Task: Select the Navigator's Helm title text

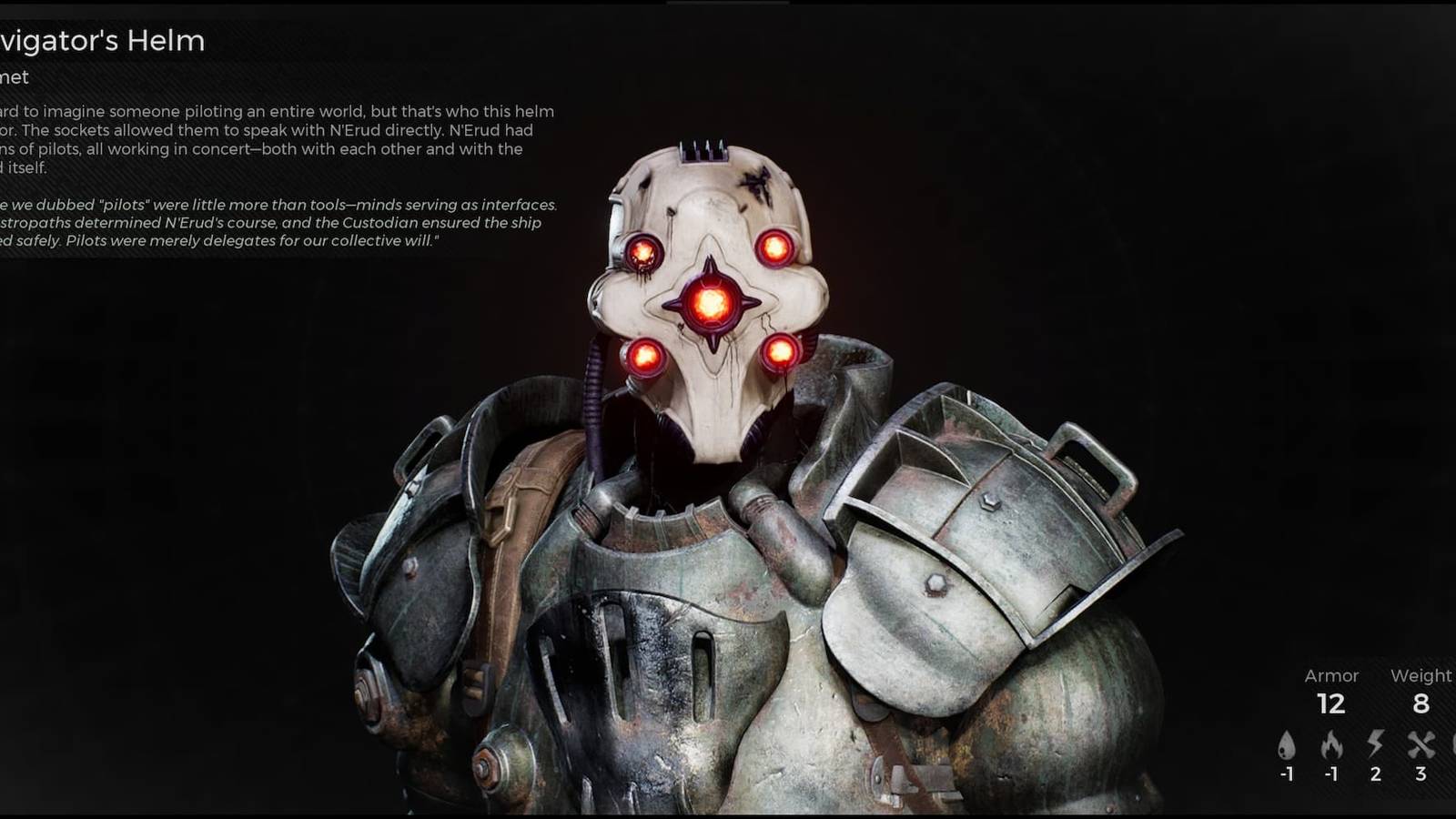Action: (100, 40)
